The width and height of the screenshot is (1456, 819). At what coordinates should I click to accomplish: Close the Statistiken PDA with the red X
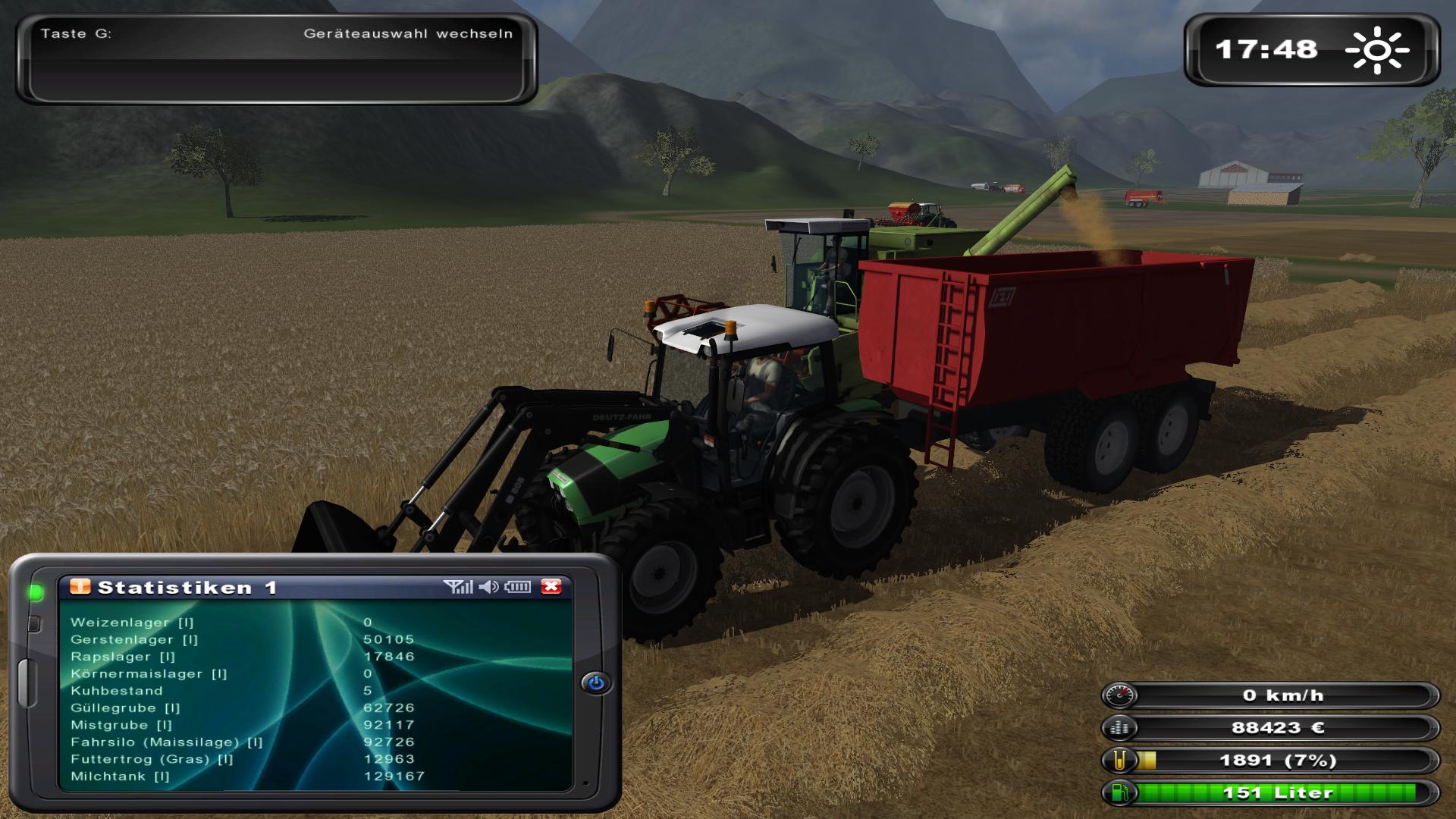[x=551, y=586]
